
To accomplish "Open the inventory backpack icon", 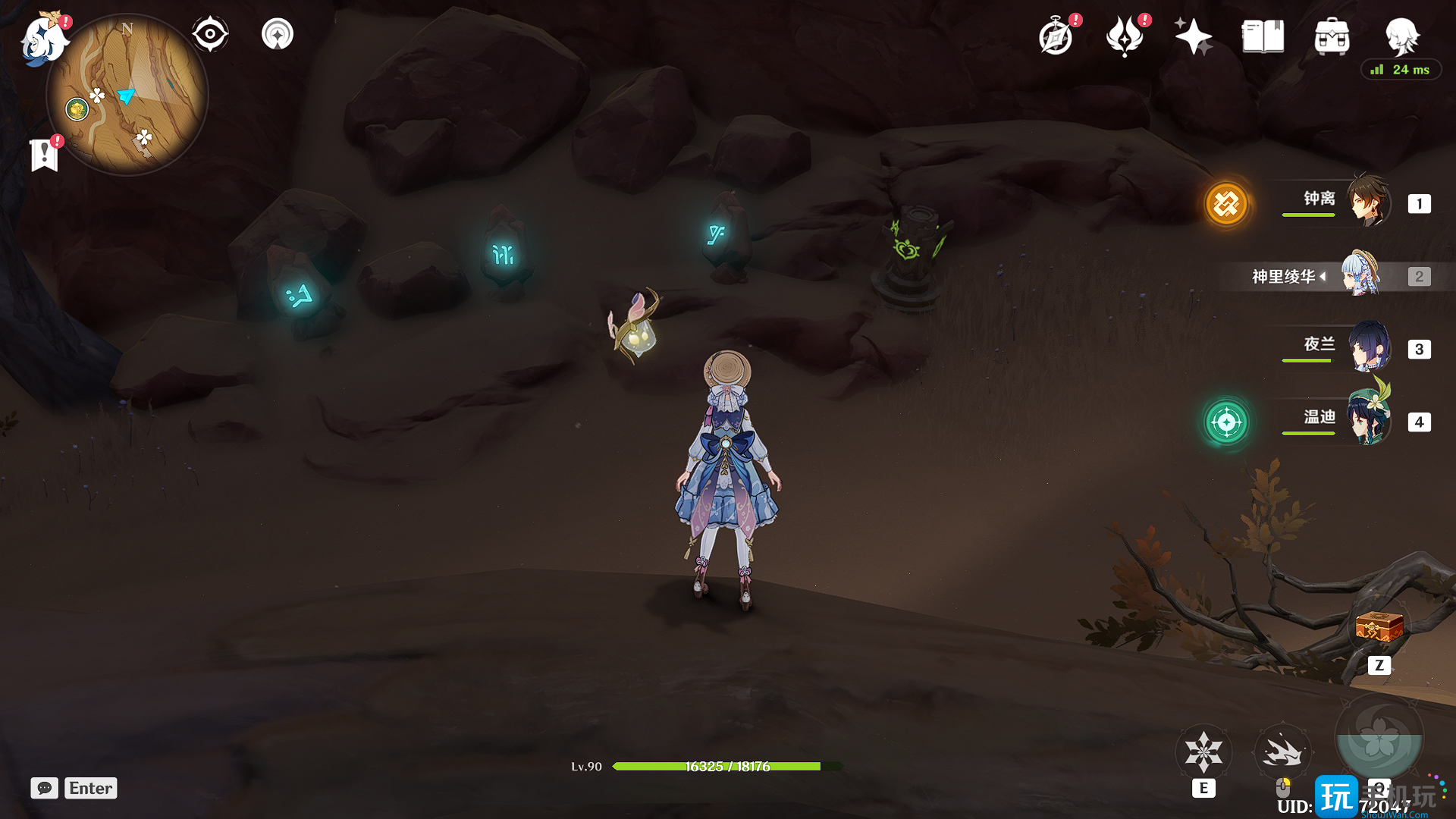I will [x=1332, y=36].
